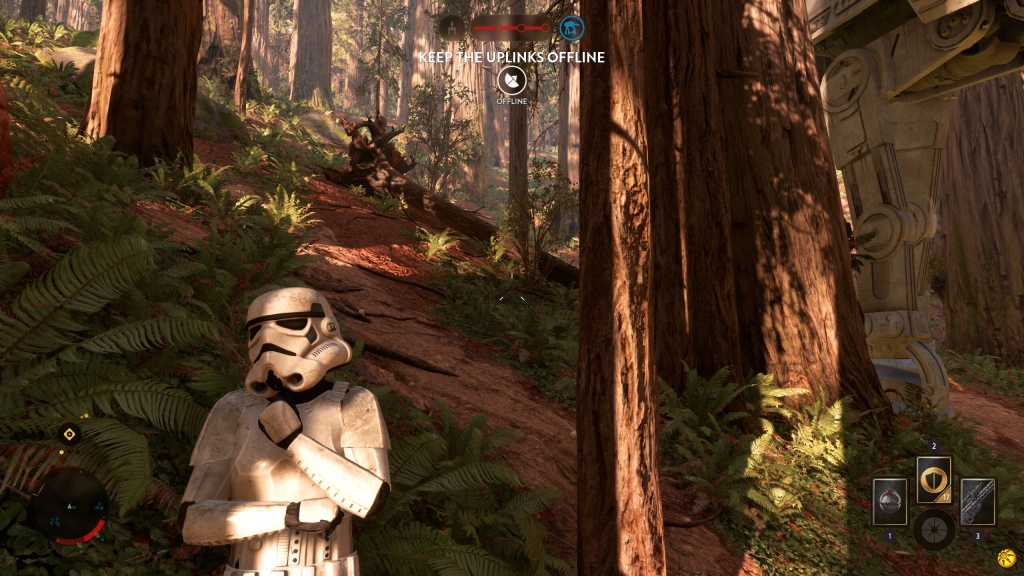Click the yellow diamond pickup marker icon
1024x576 pixels.
(69, 434)
